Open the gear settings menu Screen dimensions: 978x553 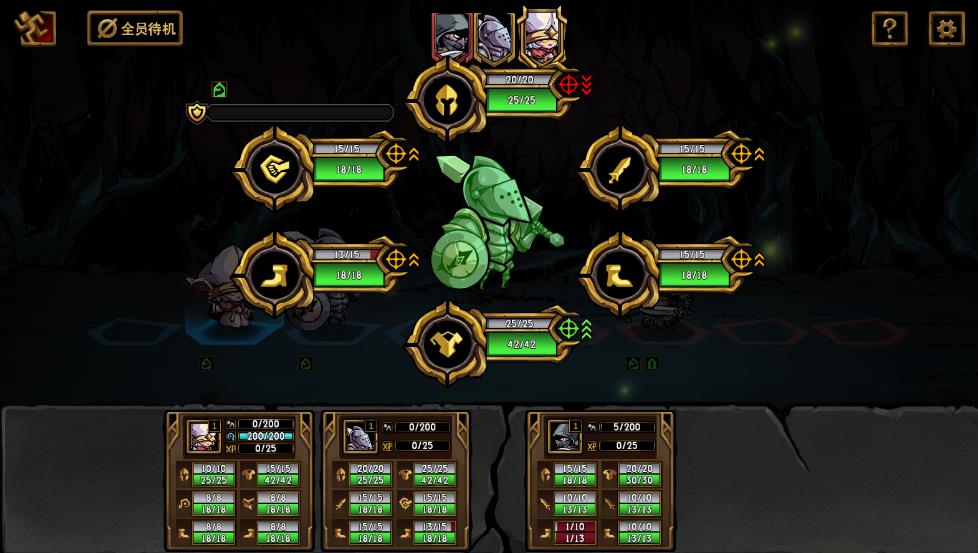click(946, 28)
